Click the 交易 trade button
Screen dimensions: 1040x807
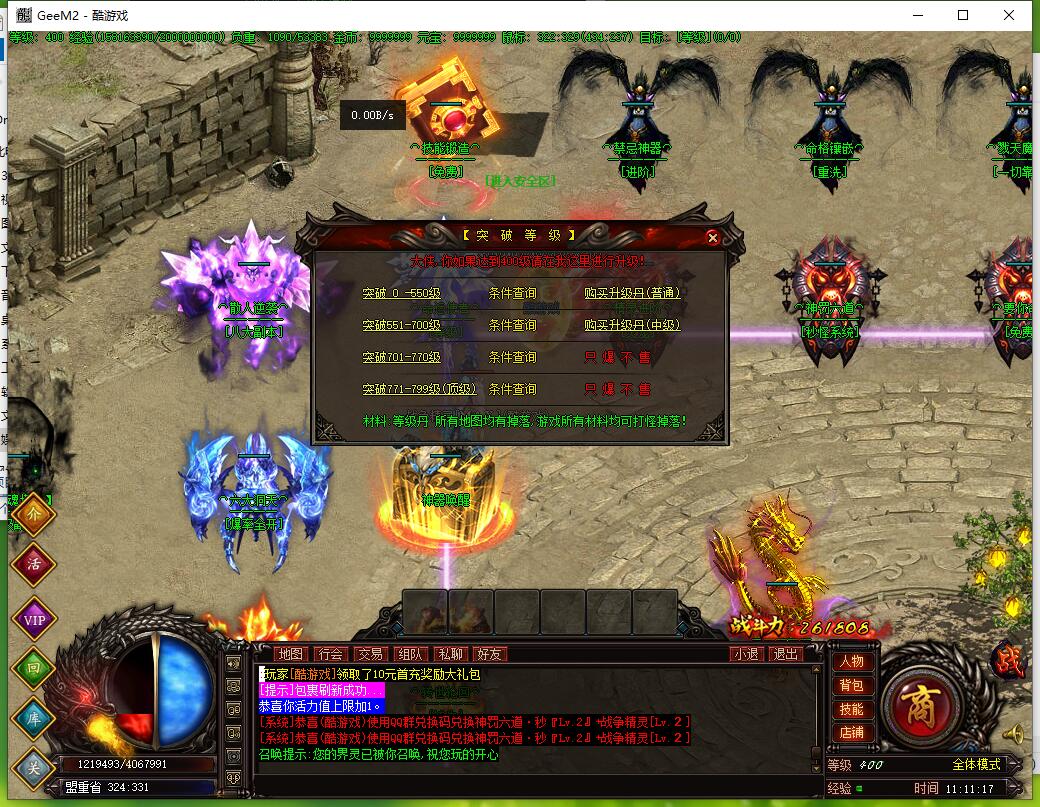371,654
